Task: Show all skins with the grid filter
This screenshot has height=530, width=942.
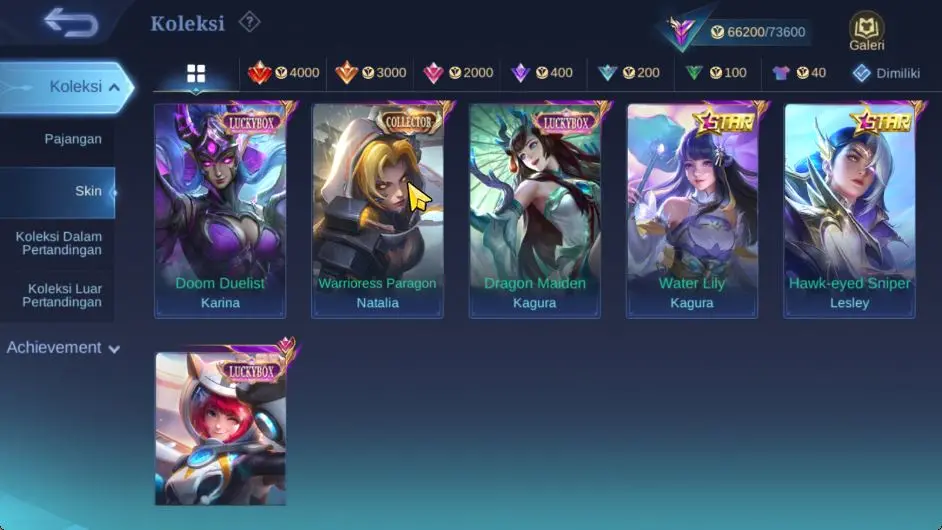Action: click(x=196, y=73)
